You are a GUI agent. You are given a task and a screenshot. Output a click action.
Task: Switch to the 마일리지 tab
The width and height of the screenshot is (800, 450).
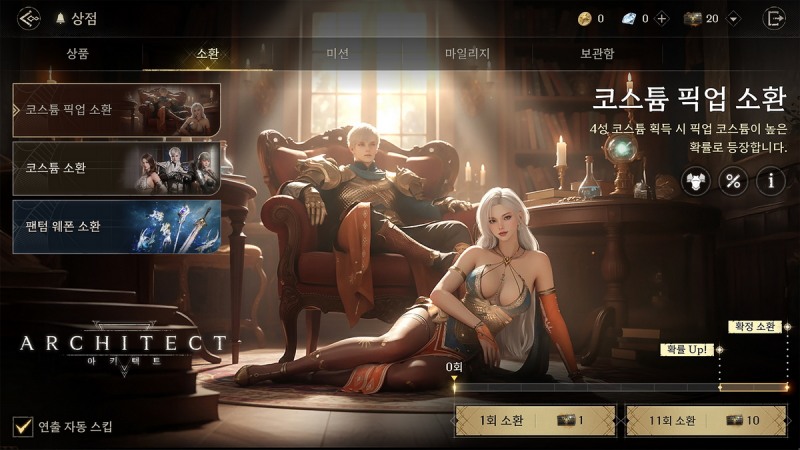(467, 54)
